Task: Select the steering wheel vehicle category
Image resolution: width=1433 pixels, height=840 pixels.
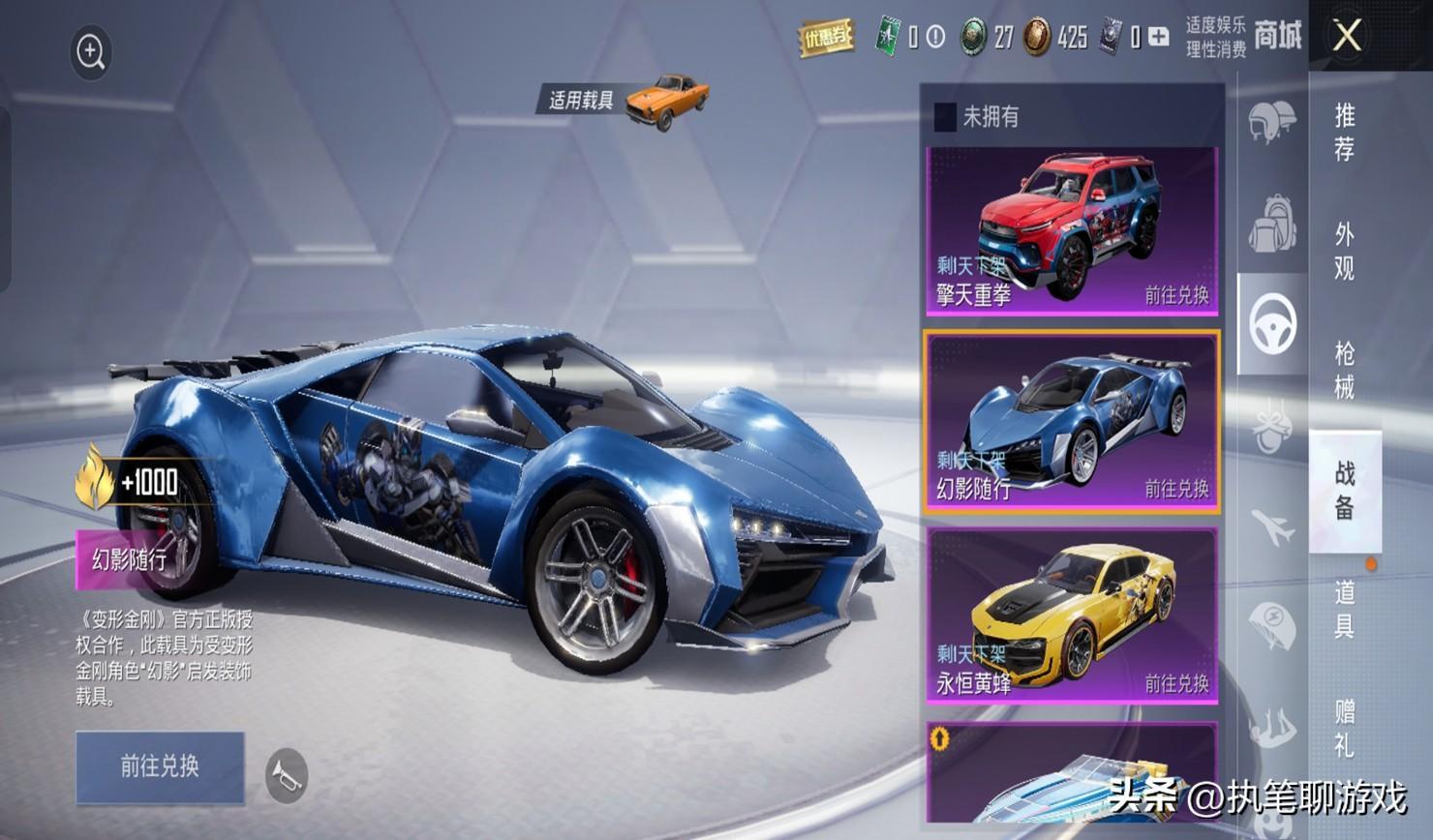Action: pos(1272,324)
